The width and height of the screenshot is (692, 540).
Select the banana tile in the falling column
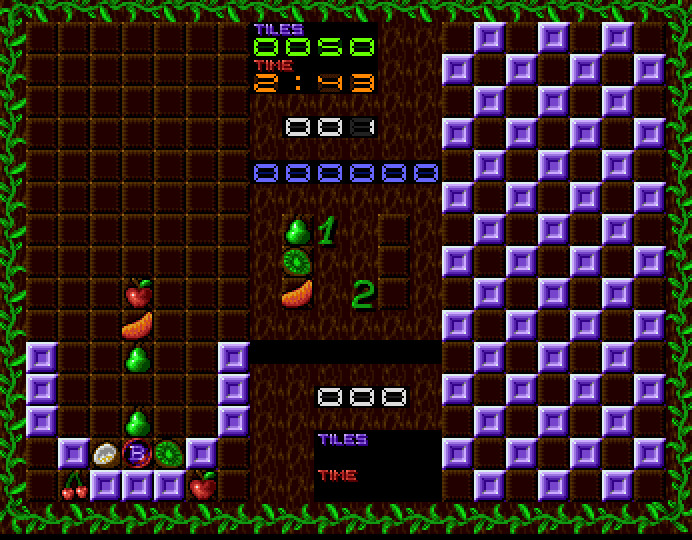137,326
